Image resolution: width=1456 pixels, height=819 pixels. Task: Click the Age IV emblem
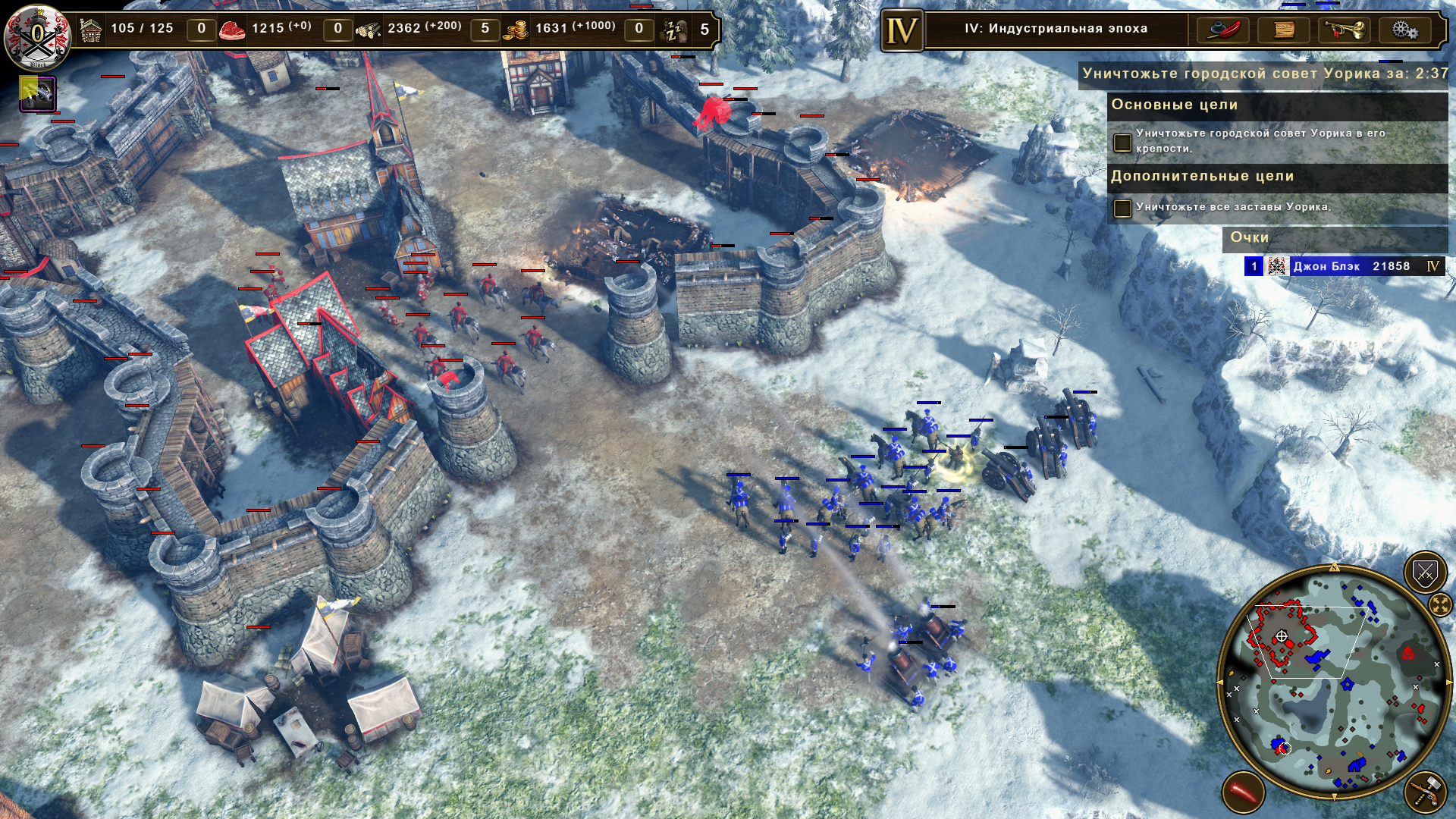pyautogui.click(x=902, y=31)
